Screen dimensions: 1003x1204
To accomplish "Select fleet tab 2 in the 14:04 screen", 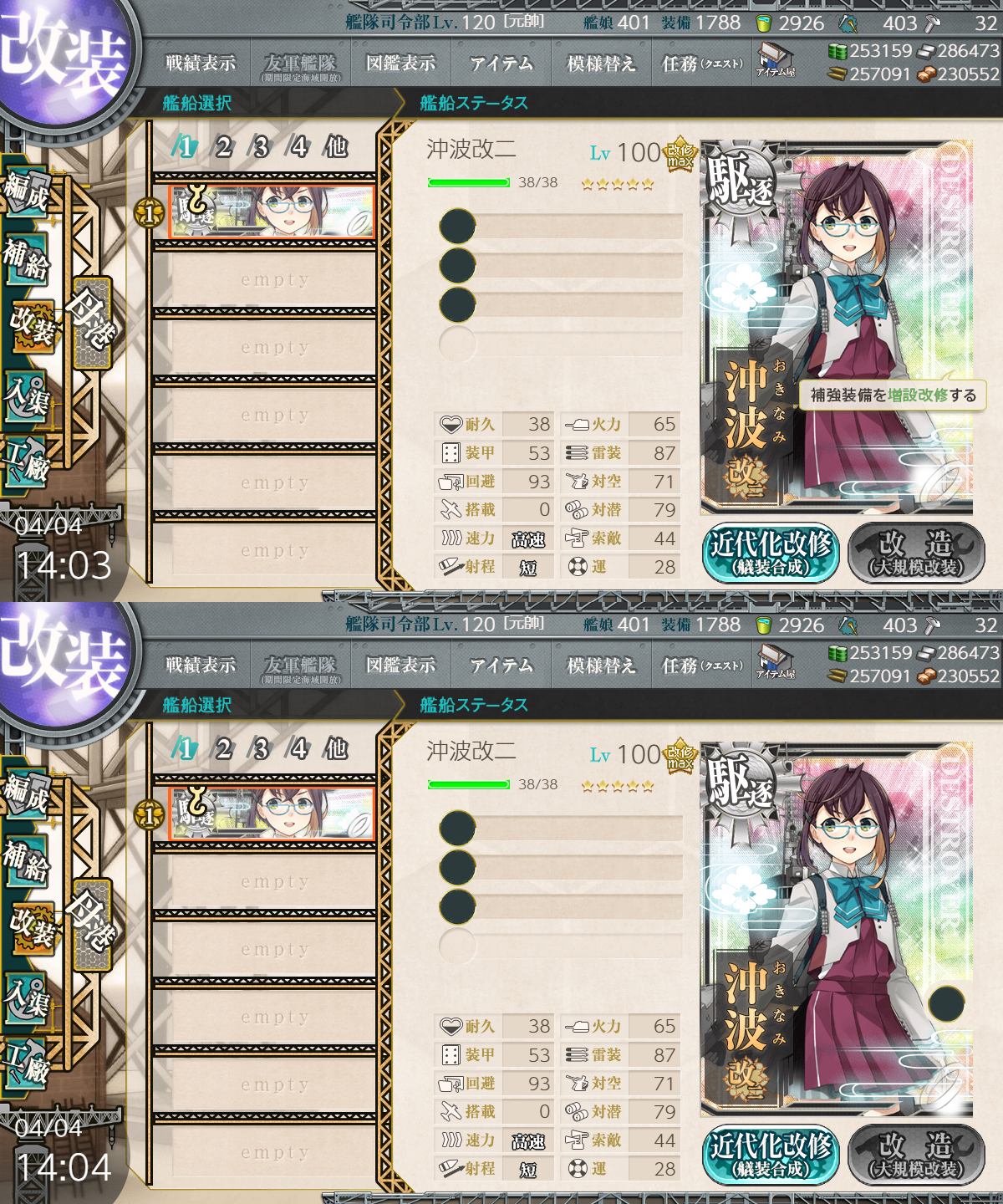I will (223, 748).
